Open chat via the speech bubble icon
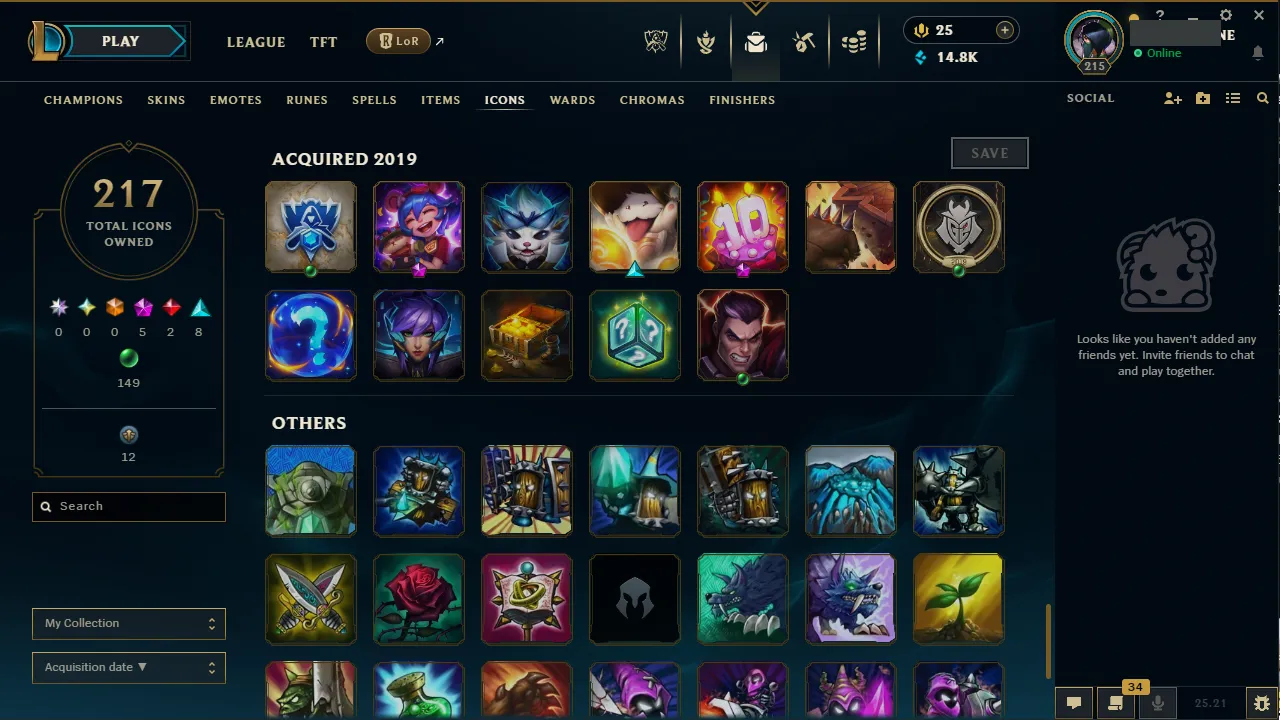The height and width of the screenshot is (720, 1280). [1074, 703]
